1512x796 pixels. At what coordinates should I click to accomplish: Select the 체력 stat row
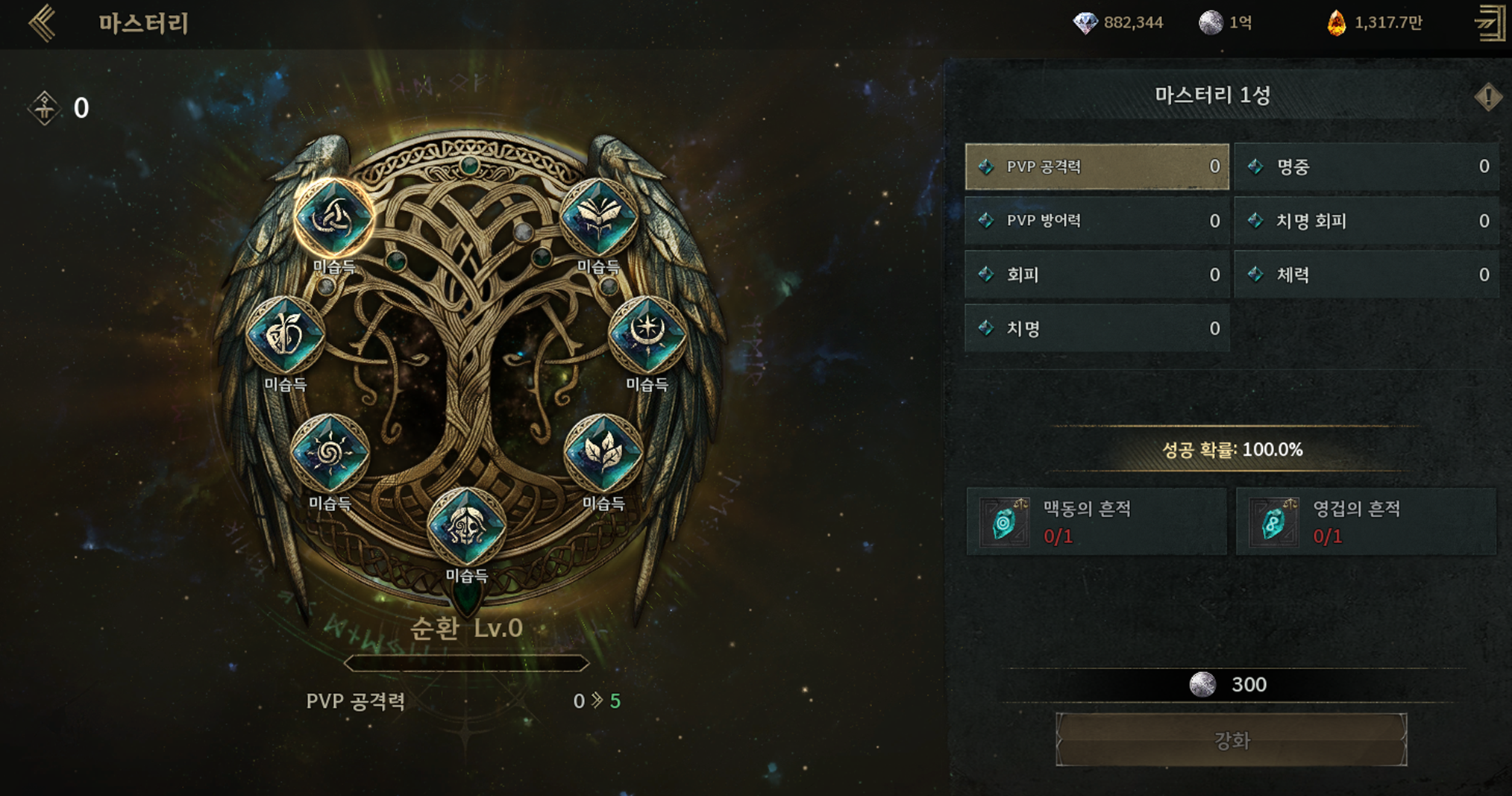point(1367,275)
